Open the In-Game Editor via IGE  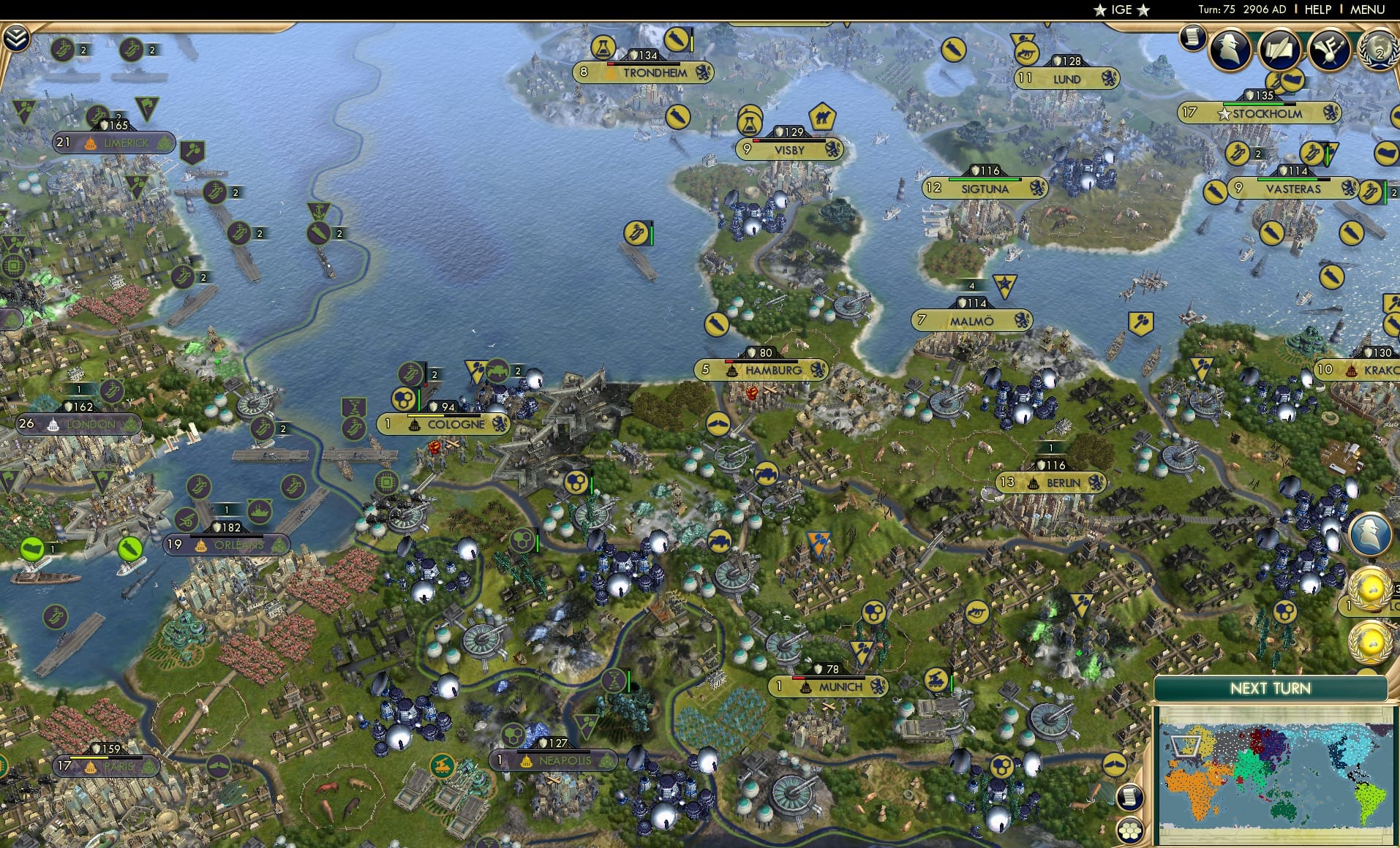point(1119,10)
